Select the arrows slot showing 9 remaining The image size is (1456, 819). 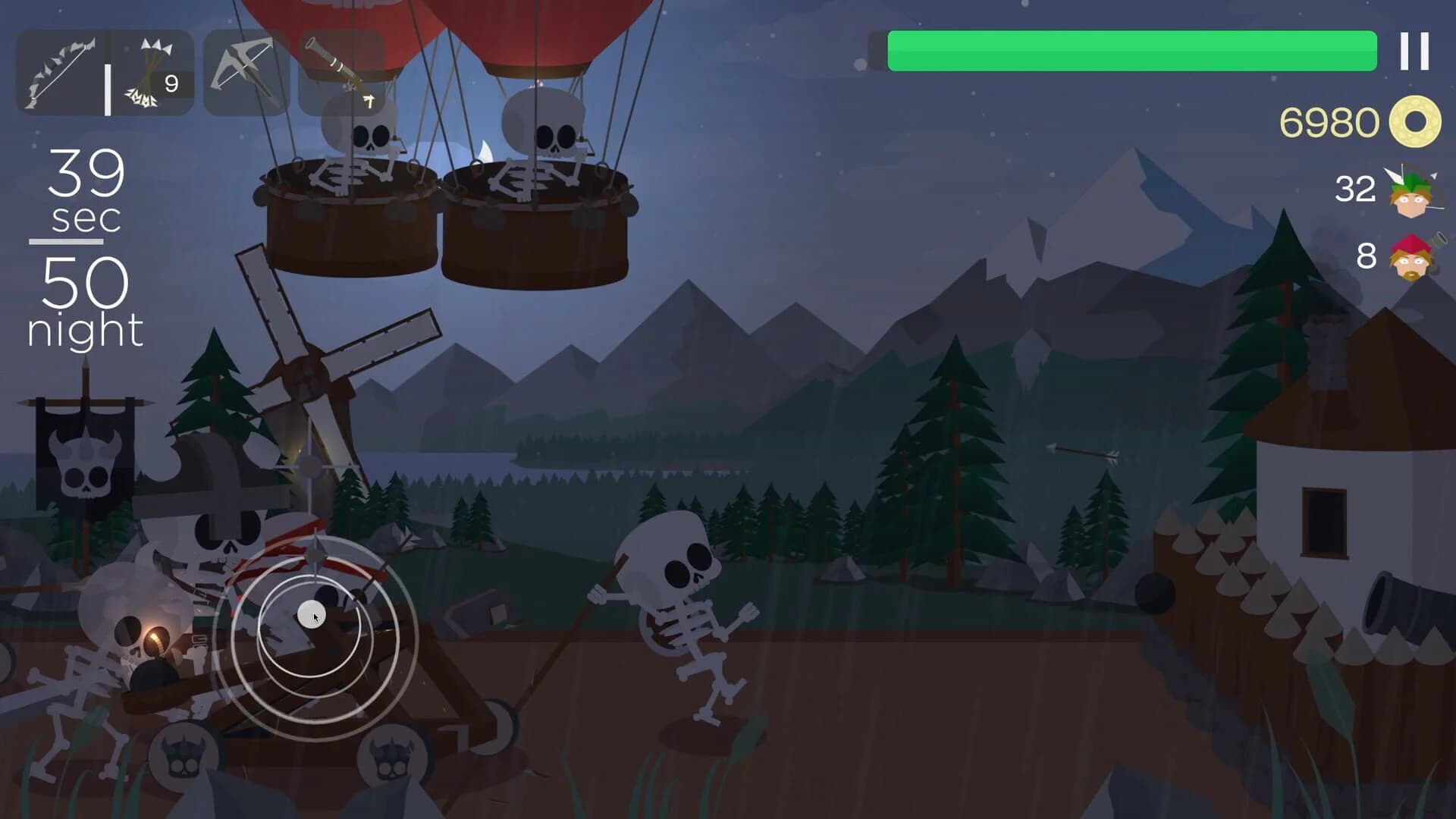click(x=148, y=72)
